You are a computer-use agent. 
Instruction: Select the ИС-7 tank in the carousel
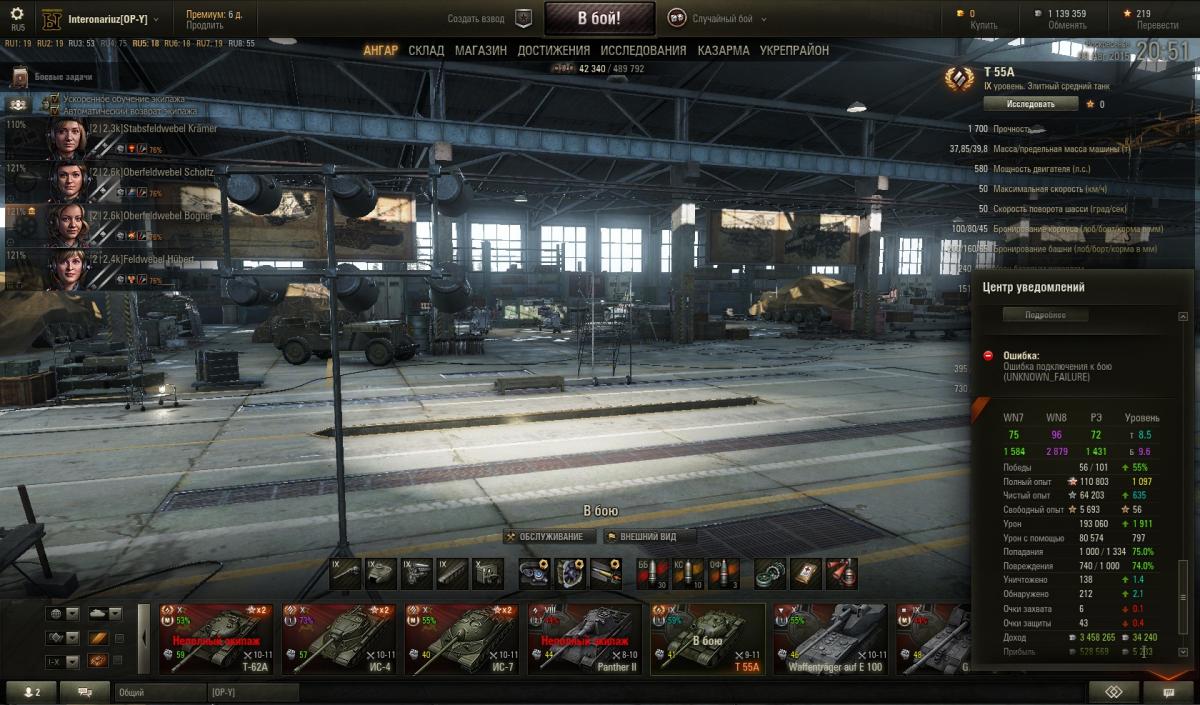click(460, 638)
